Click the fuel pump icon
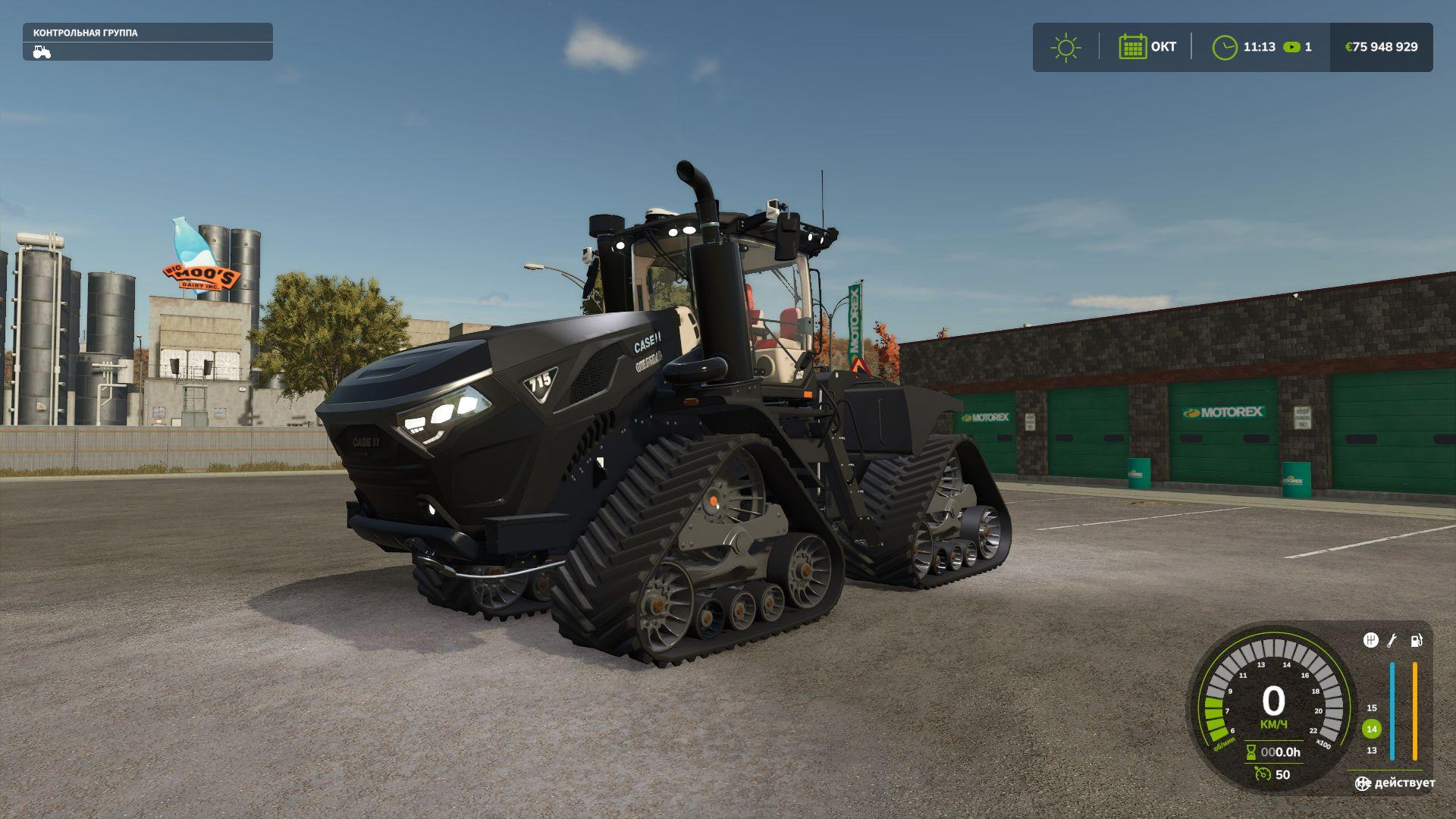 coord(1416,641)
